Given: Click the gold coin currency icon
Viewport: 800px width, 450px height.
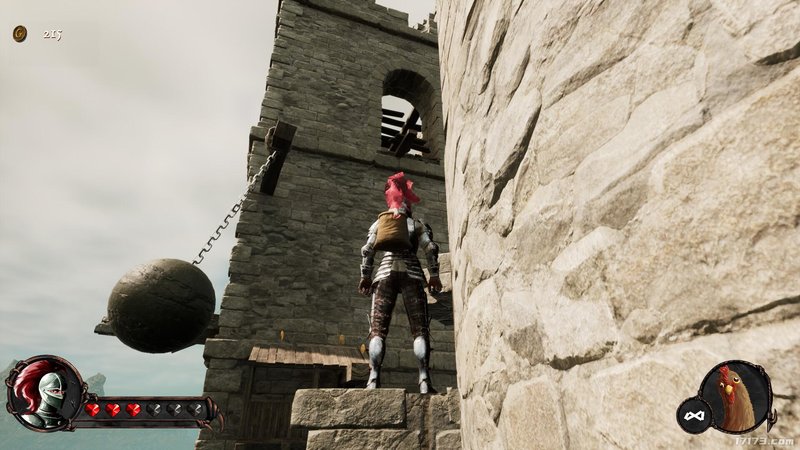Looking at the screenshot, I should coord(20,34).
